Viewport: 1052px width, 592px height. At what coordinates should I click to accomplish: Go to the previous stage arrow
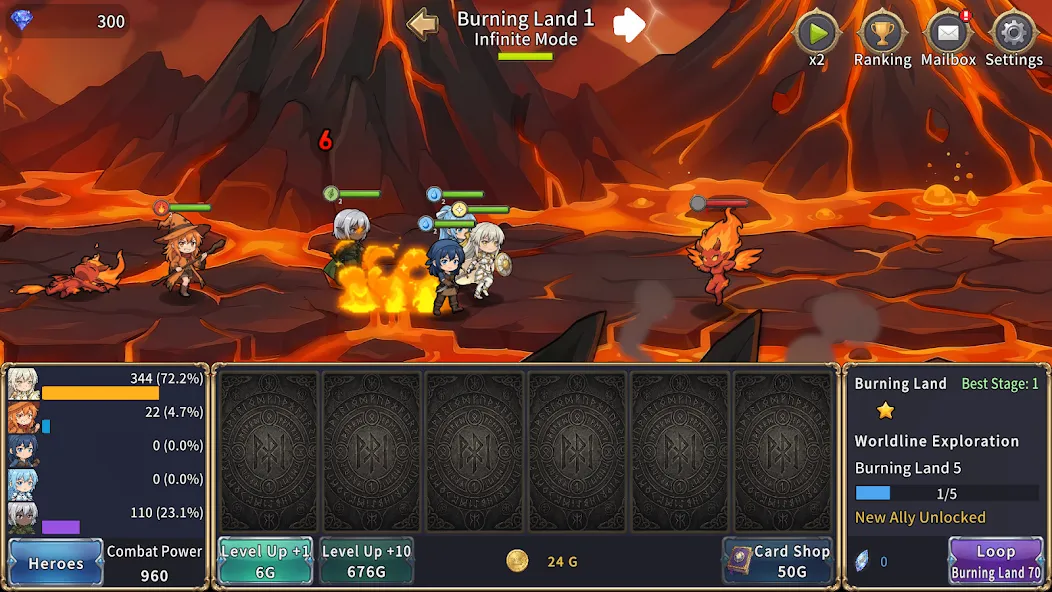(423, 24)
